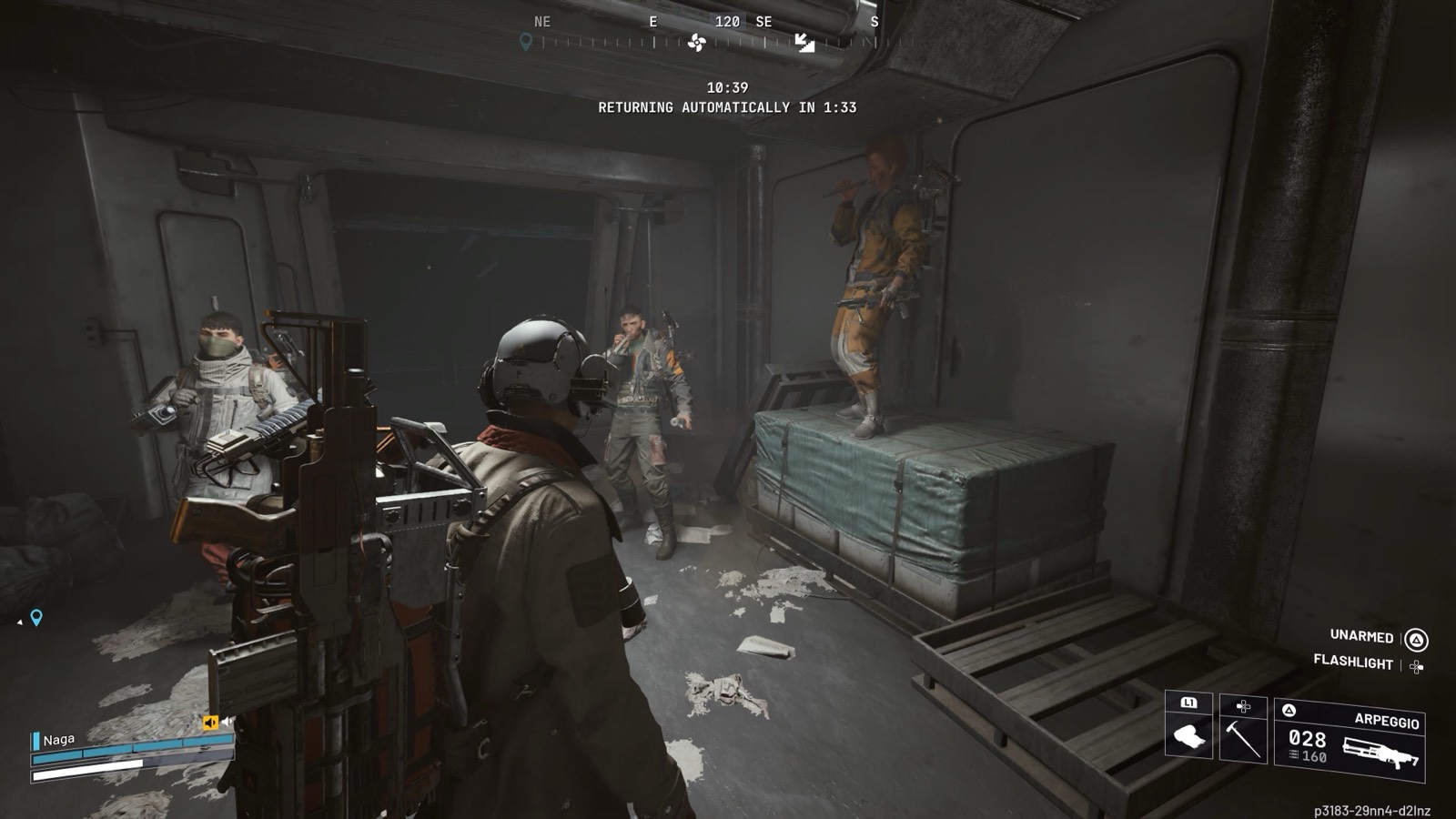Click the fan marker on the compass
This screenshot has height=819, width=1456.
pos(697,43)
